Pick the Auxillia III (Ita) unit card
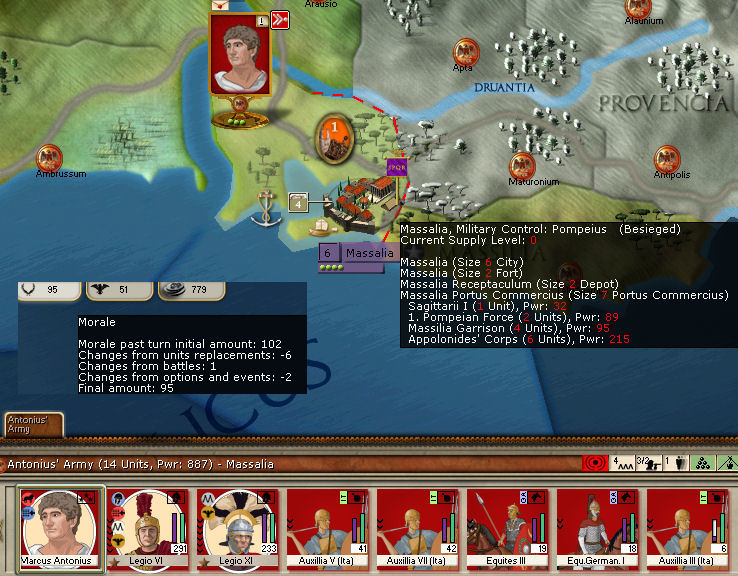Image resolution: width=738 pixels, height=576 pixels. 687,527
